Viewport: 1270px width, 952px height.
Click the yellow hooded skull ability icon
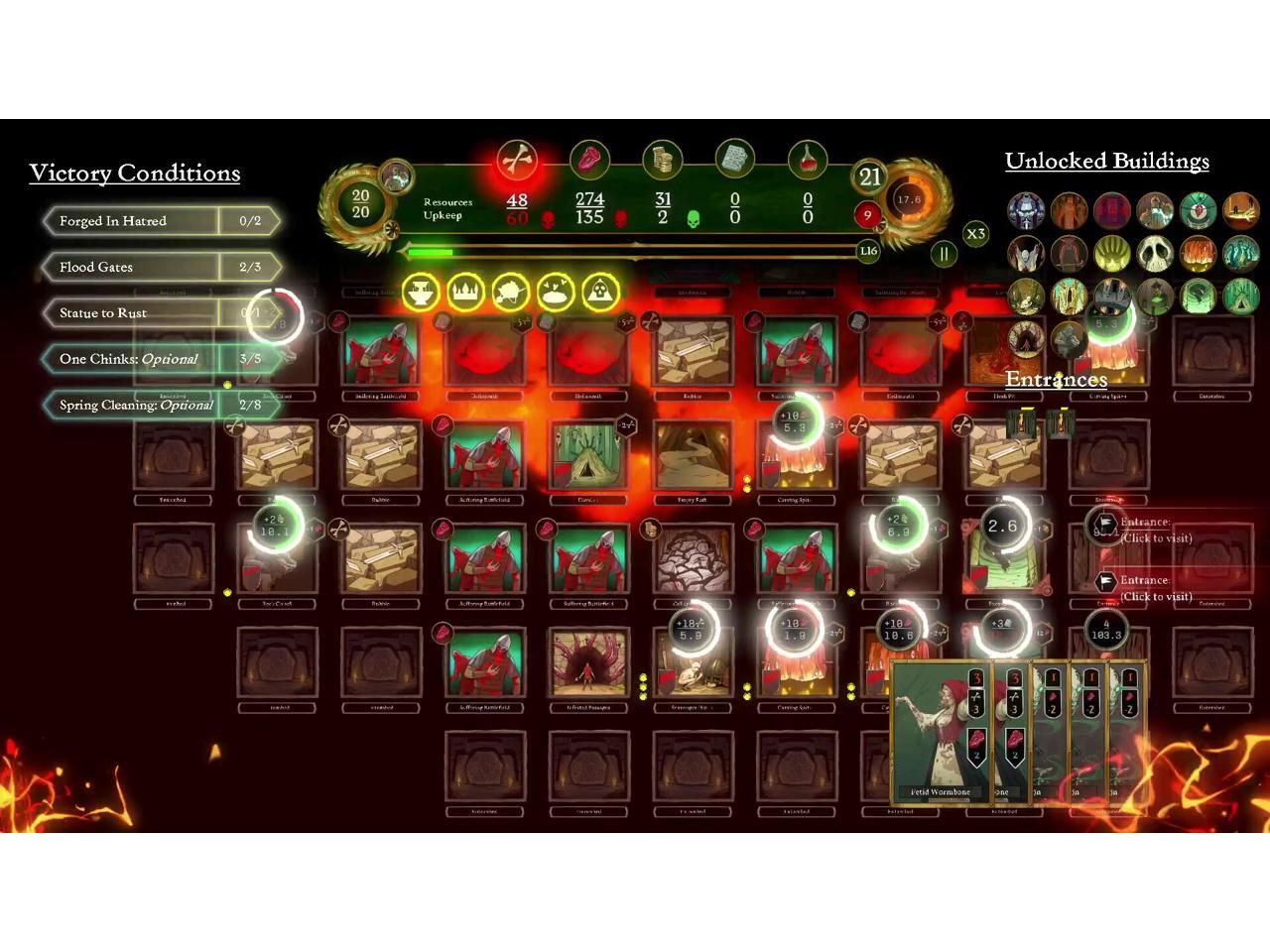click(x=600, y=293)
